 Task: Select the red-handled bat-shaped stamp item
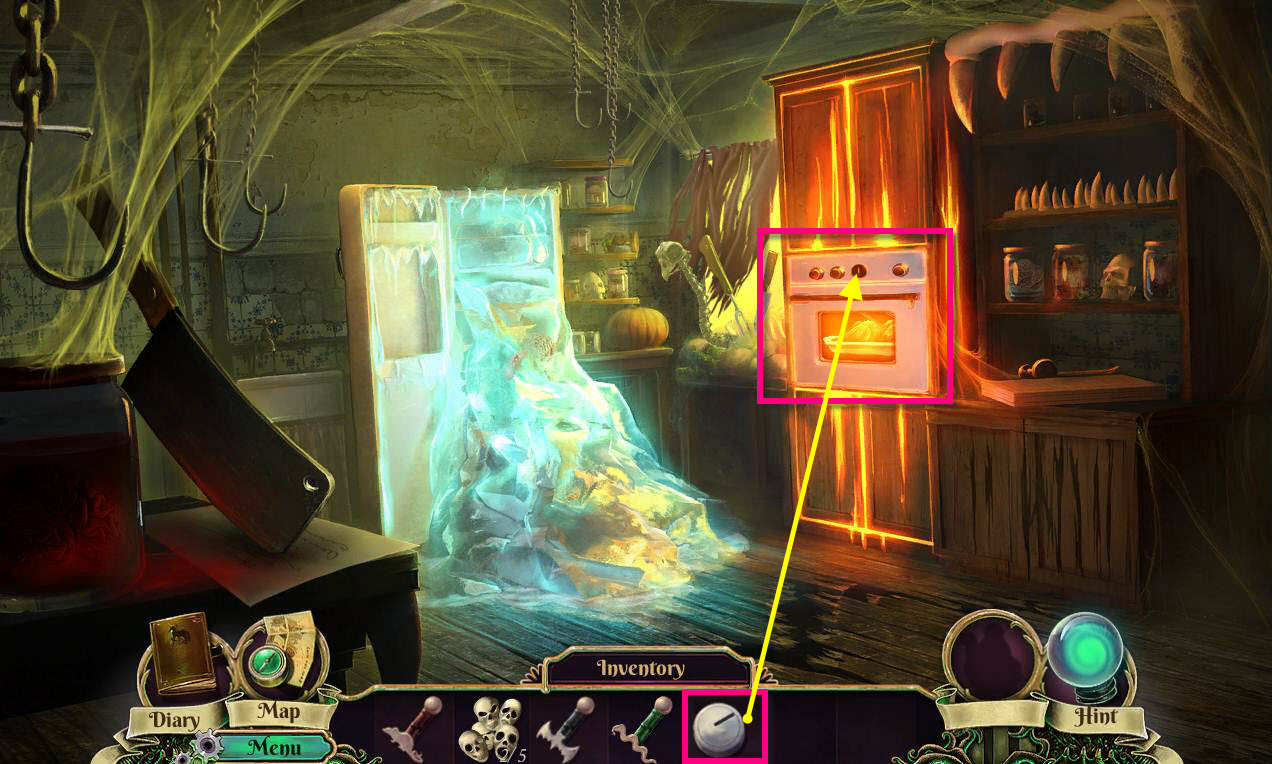(x=413, y=729)
